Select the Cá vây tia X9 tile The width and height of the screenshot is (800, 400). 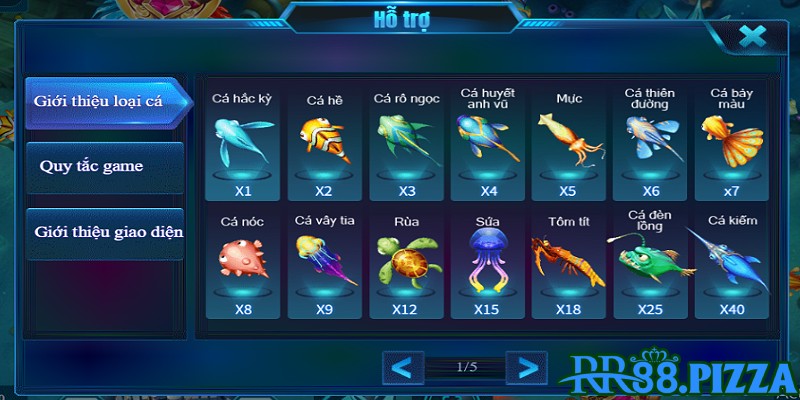click(324, 263)
